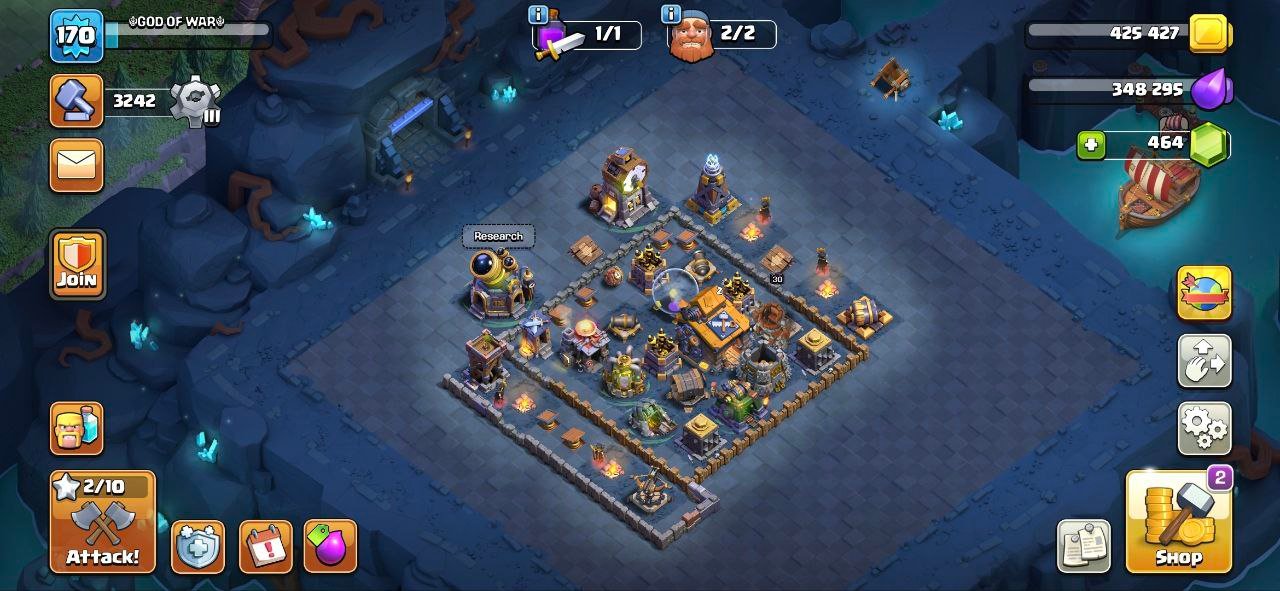Show master builder availability info

[671, 14]
